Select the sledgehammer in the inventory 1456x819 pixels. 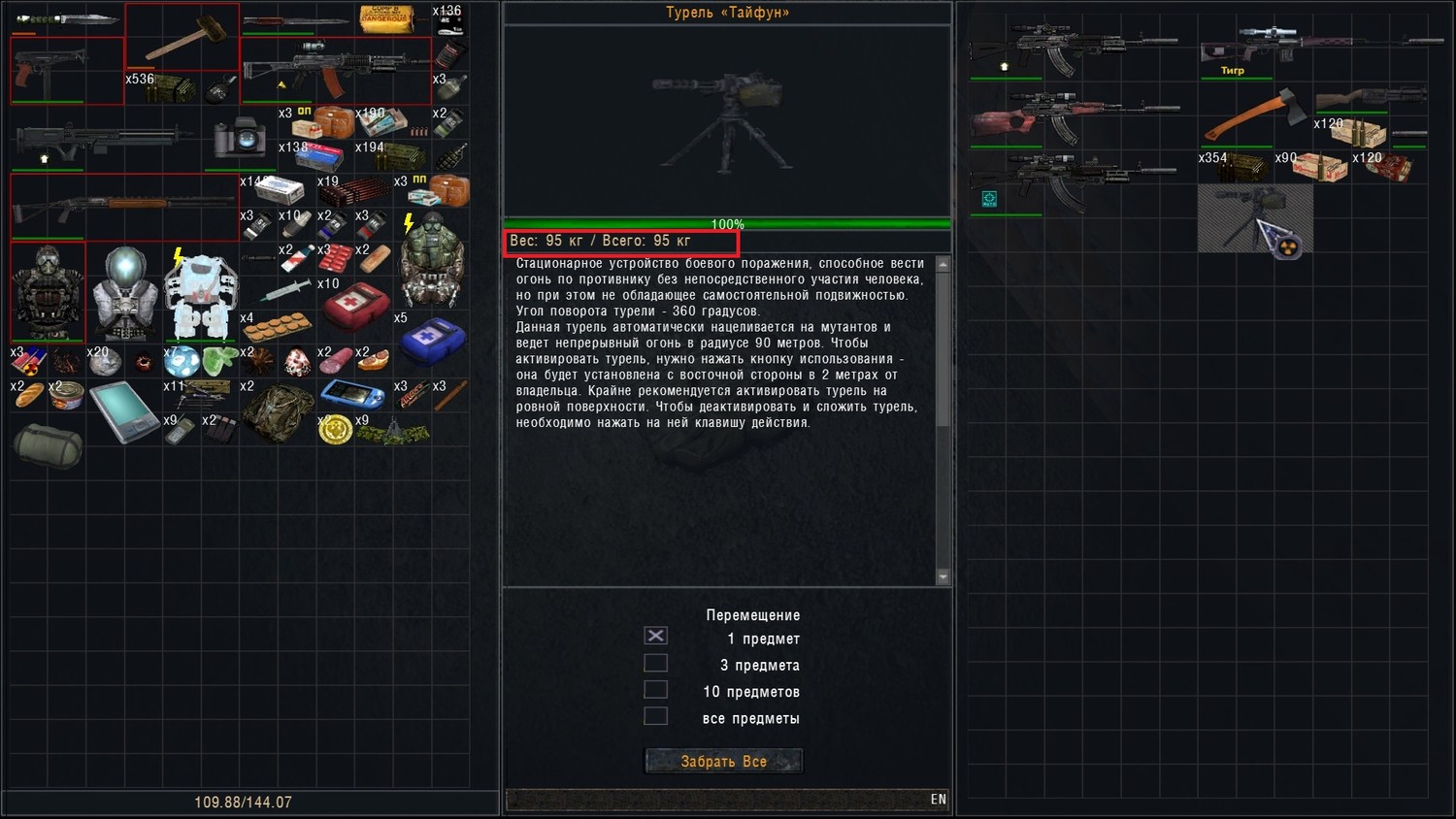pyautogui.click(x=182, y=37)
